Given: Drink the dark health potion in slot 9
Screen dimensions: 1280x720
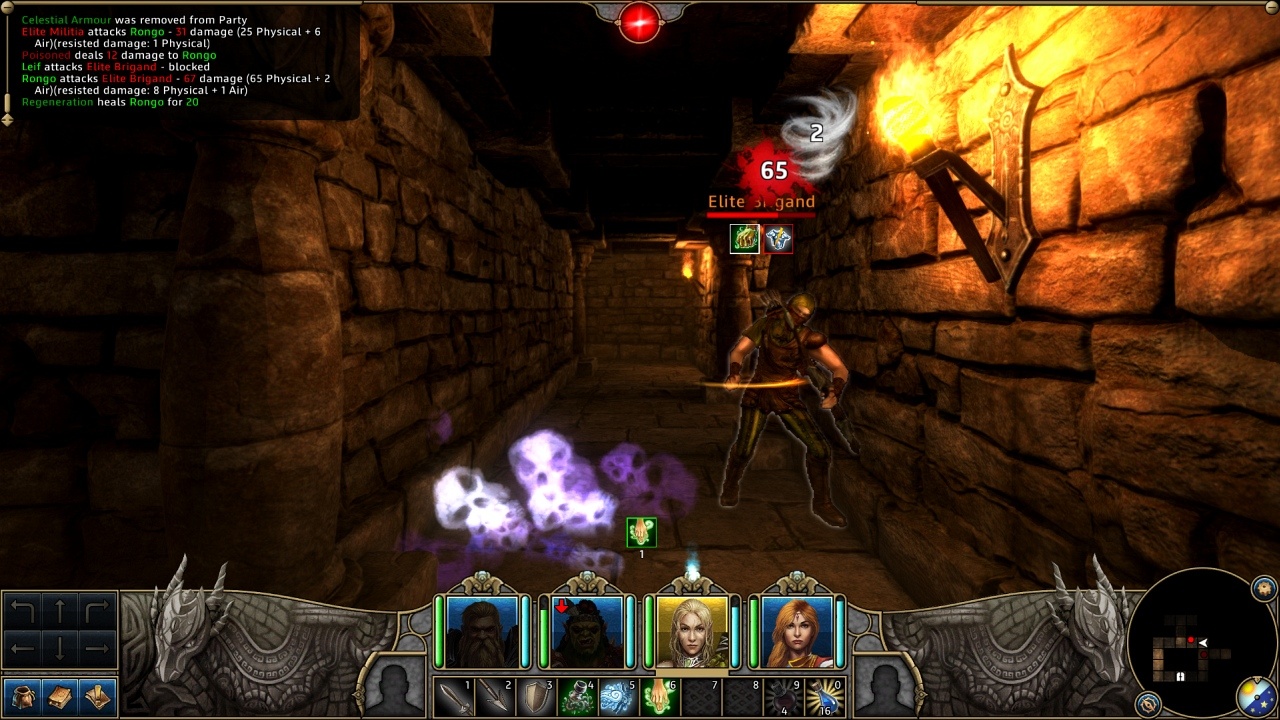Looking at the screenshot, I should (x=783, y=697).
